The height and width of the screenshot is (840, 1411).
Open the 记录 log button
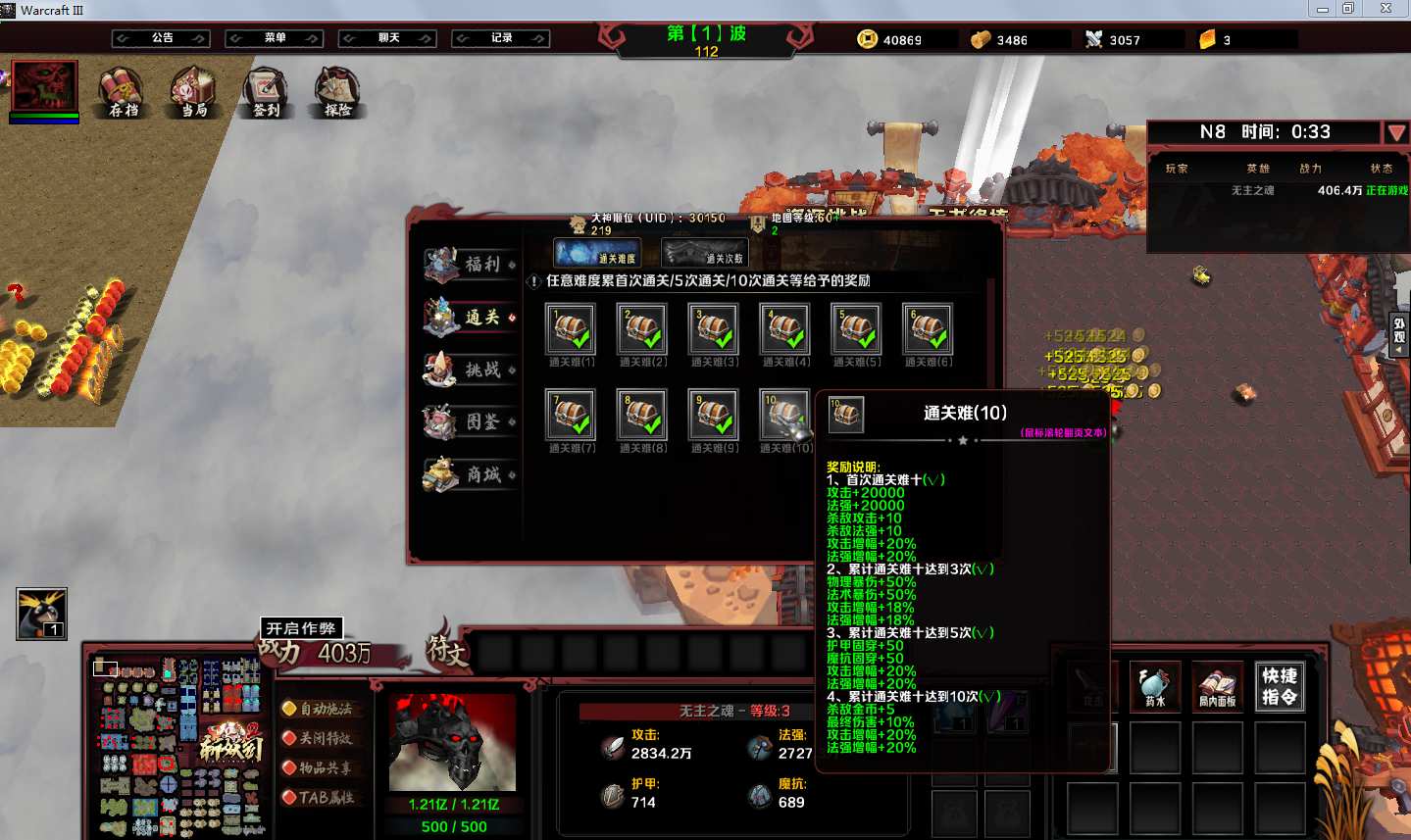[x=501, y=38]
